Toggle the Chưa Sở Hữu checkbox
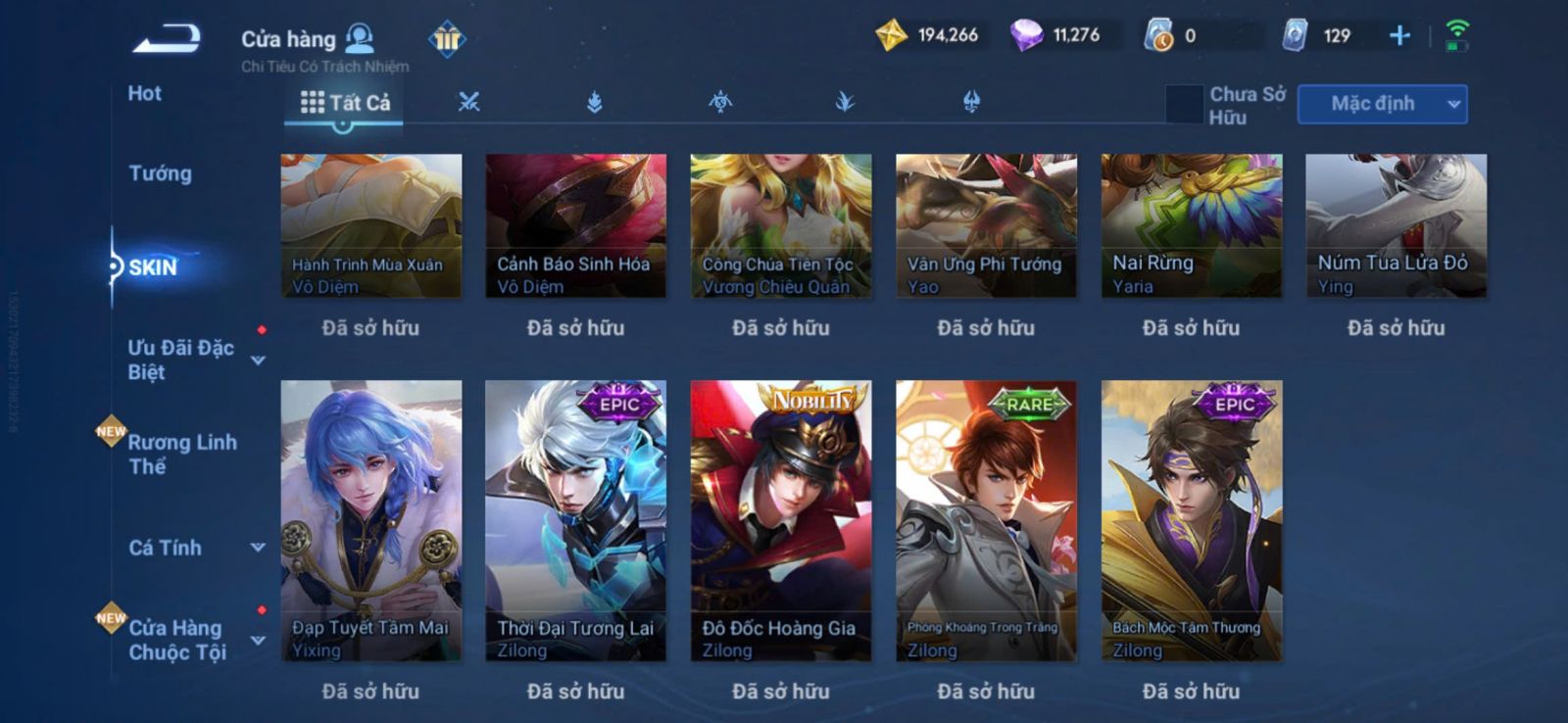This screenshot has width=1568, height=723. [1184, 104]
